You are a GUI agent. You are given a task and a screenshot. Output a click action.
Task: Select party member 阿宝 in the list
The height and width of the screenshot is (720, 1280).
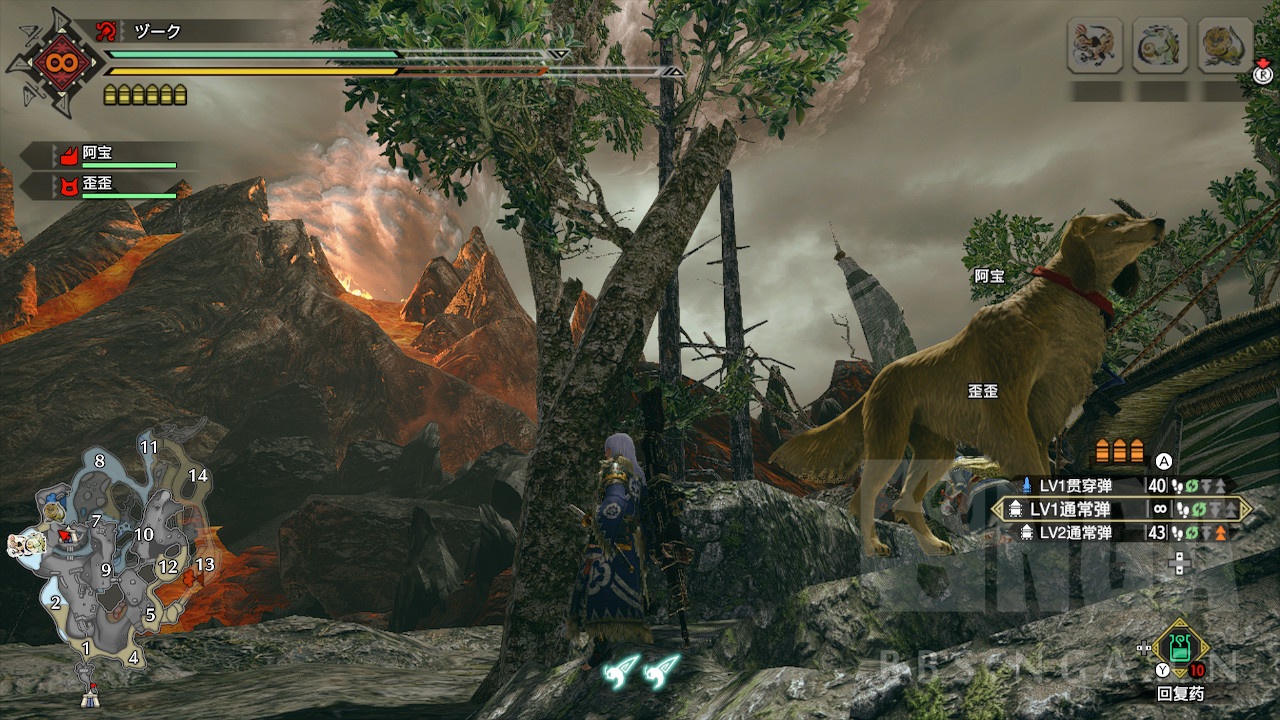click(97, 154)
